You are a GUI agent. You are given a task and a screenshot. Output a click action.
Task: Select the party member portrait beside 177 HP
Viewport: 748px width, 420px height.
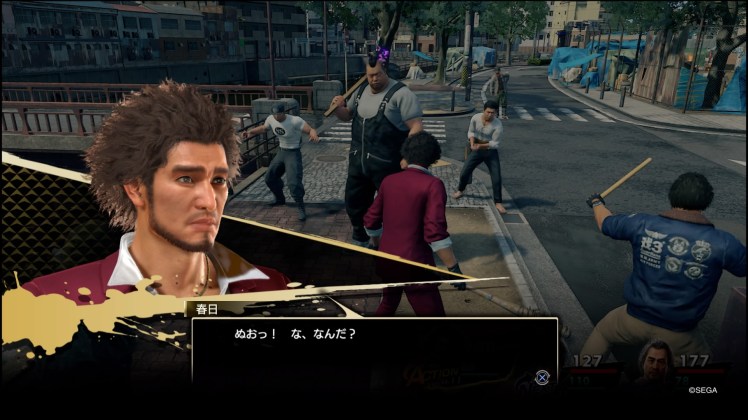pos(657,364)
